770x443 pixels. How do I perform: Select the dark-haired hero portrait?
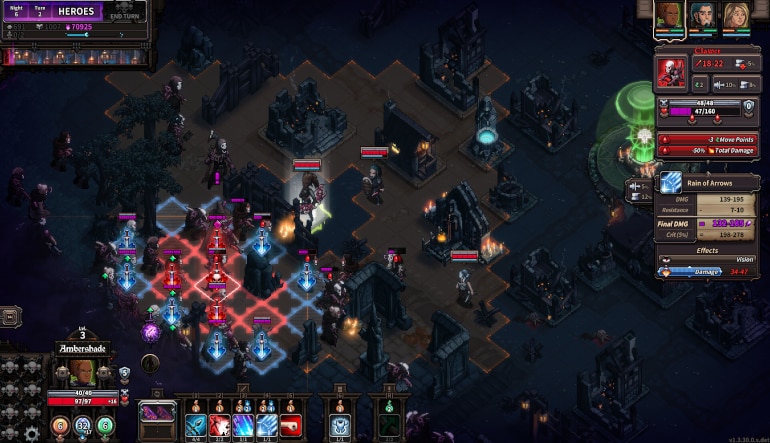pyautogui.click(x=703, y=17)
